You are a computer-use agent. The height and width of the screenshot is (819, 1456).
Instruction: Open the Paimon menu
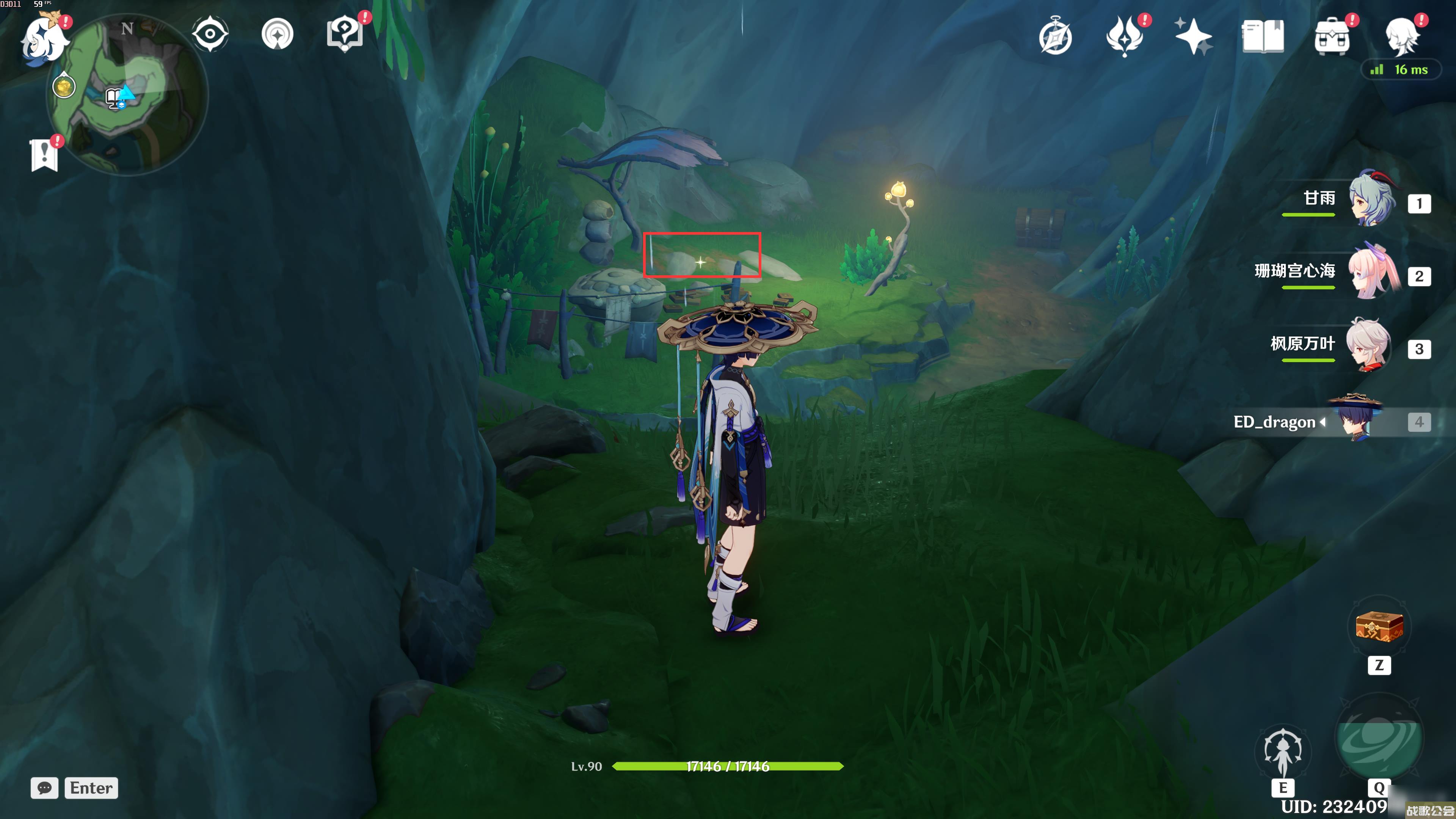44,39
